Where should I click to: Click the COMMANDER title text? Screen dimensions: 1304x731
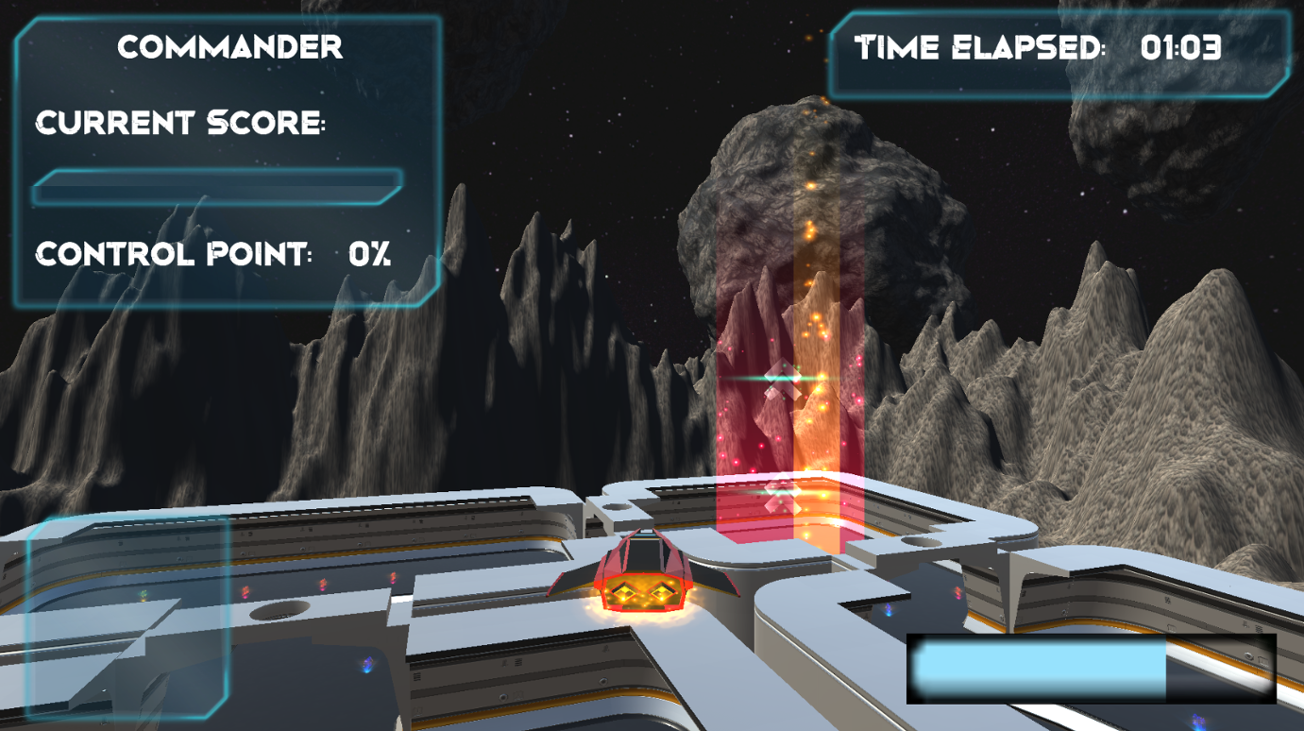[230, 47]
